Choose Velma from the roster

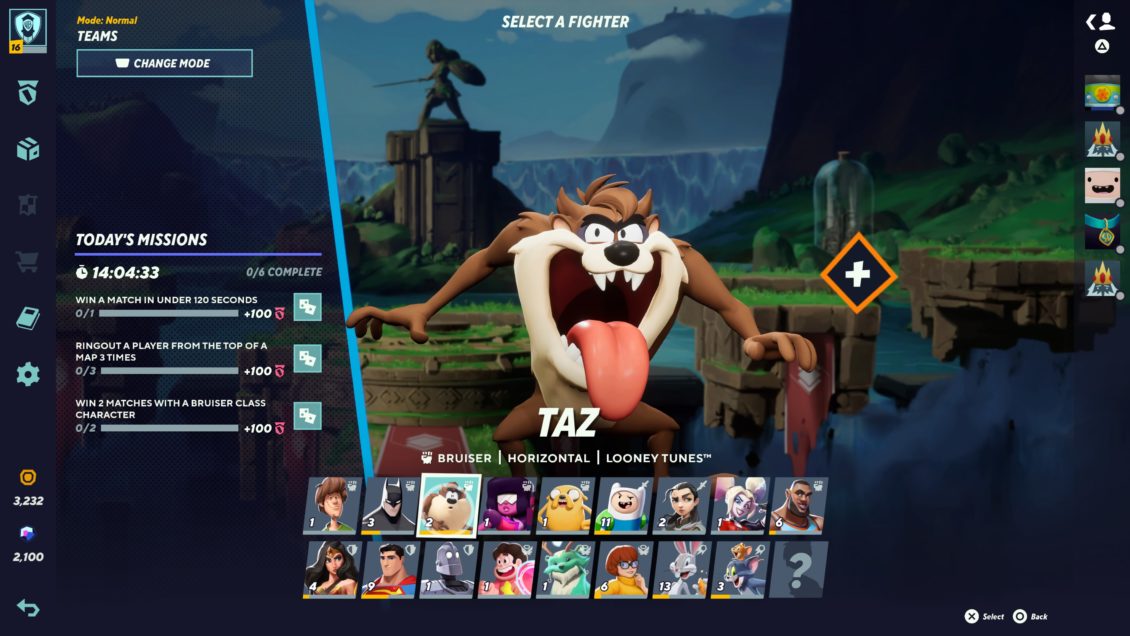pyautogui.click(x=624, y=569)
